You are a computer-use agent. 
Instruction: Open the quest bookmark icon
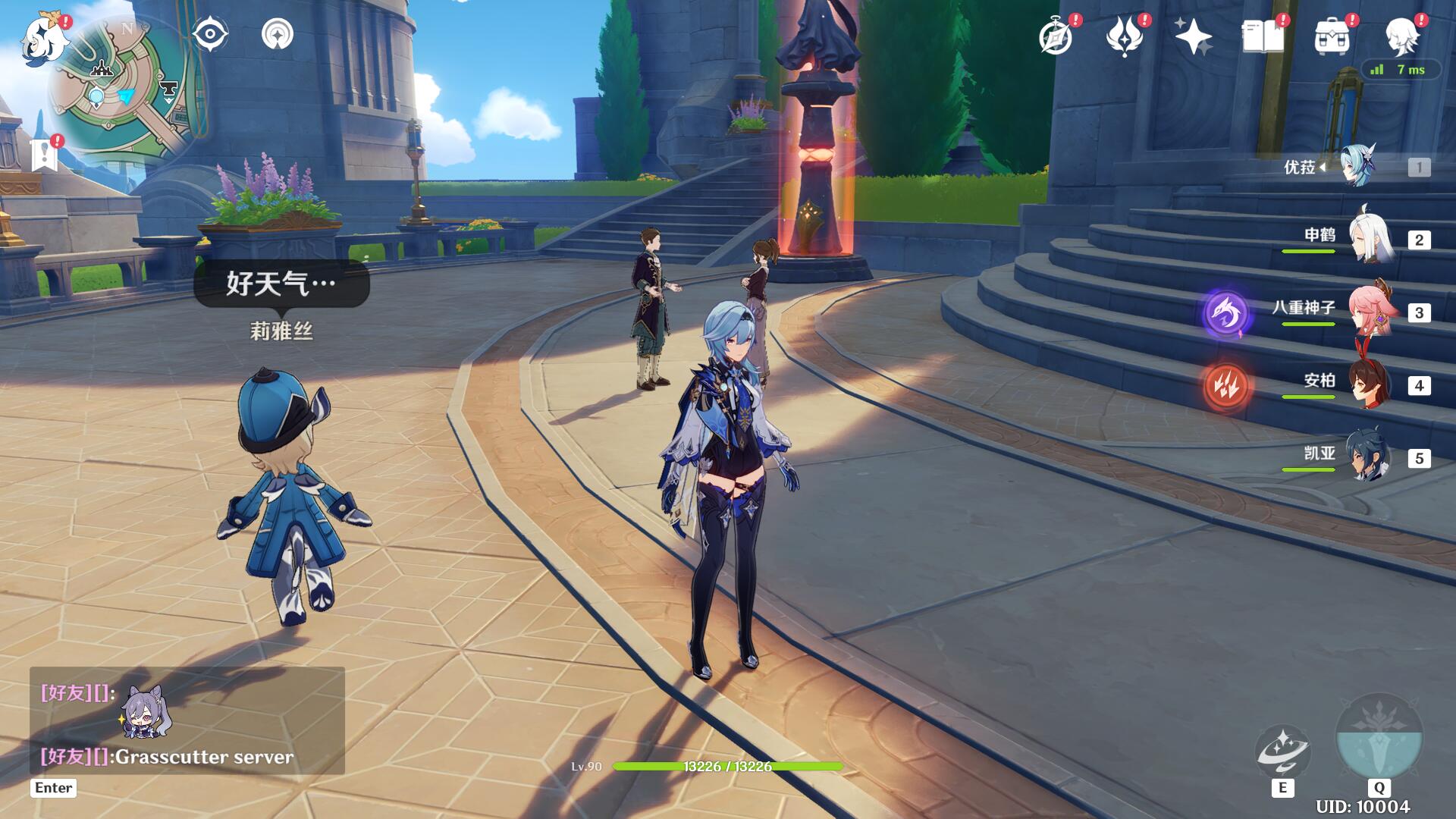tap(45, 155)
